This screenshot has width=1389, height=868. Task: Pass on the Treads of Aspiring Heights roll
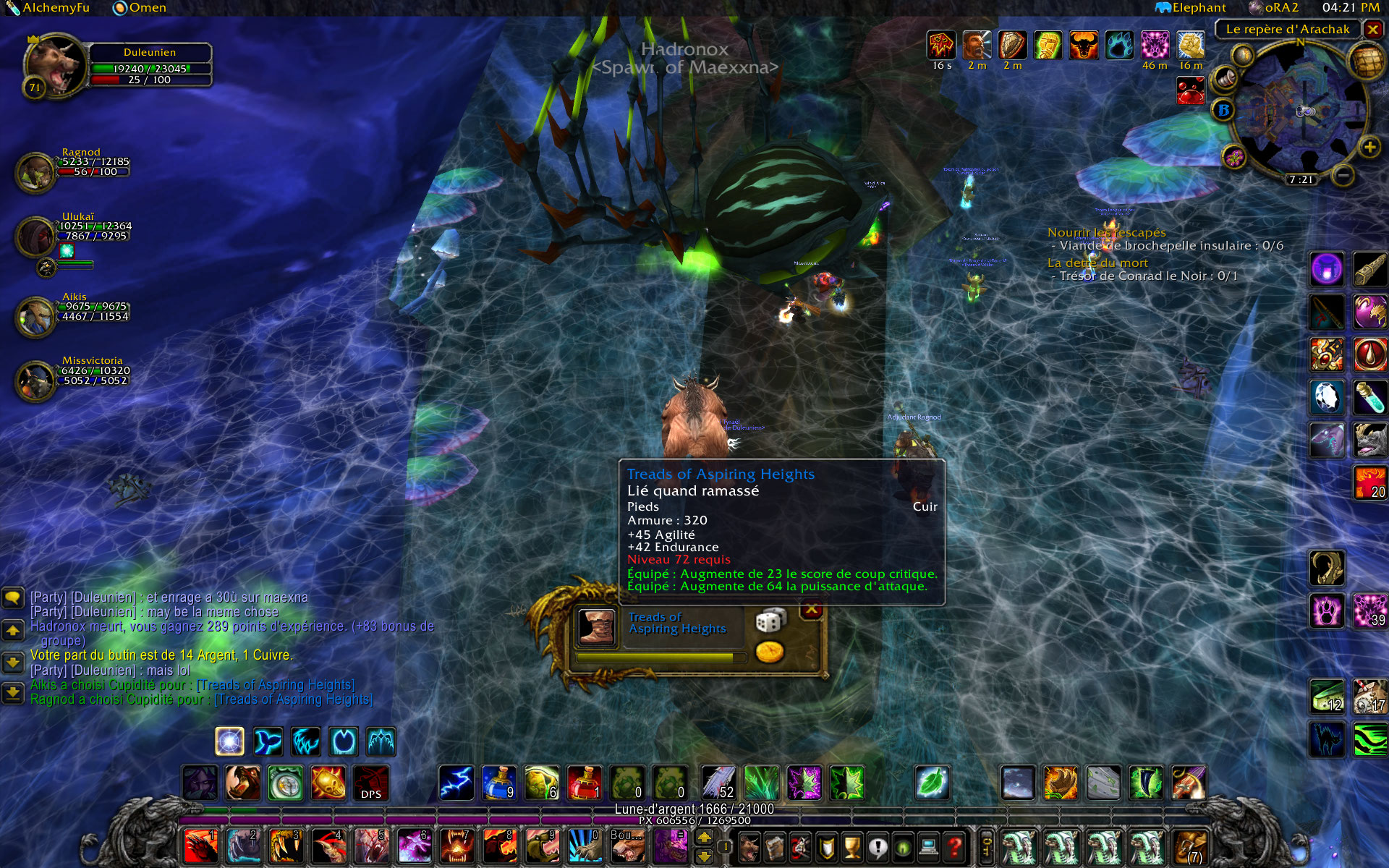coord(812,610)
